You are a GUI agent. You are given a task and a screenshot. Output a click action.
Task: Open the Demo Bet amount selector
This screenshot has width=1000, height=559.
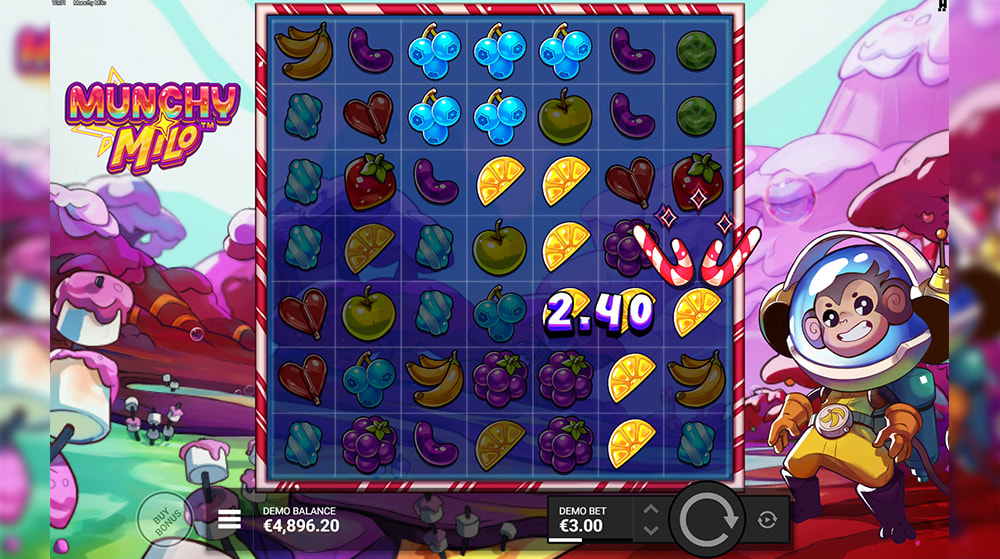[x=591, y=519]
